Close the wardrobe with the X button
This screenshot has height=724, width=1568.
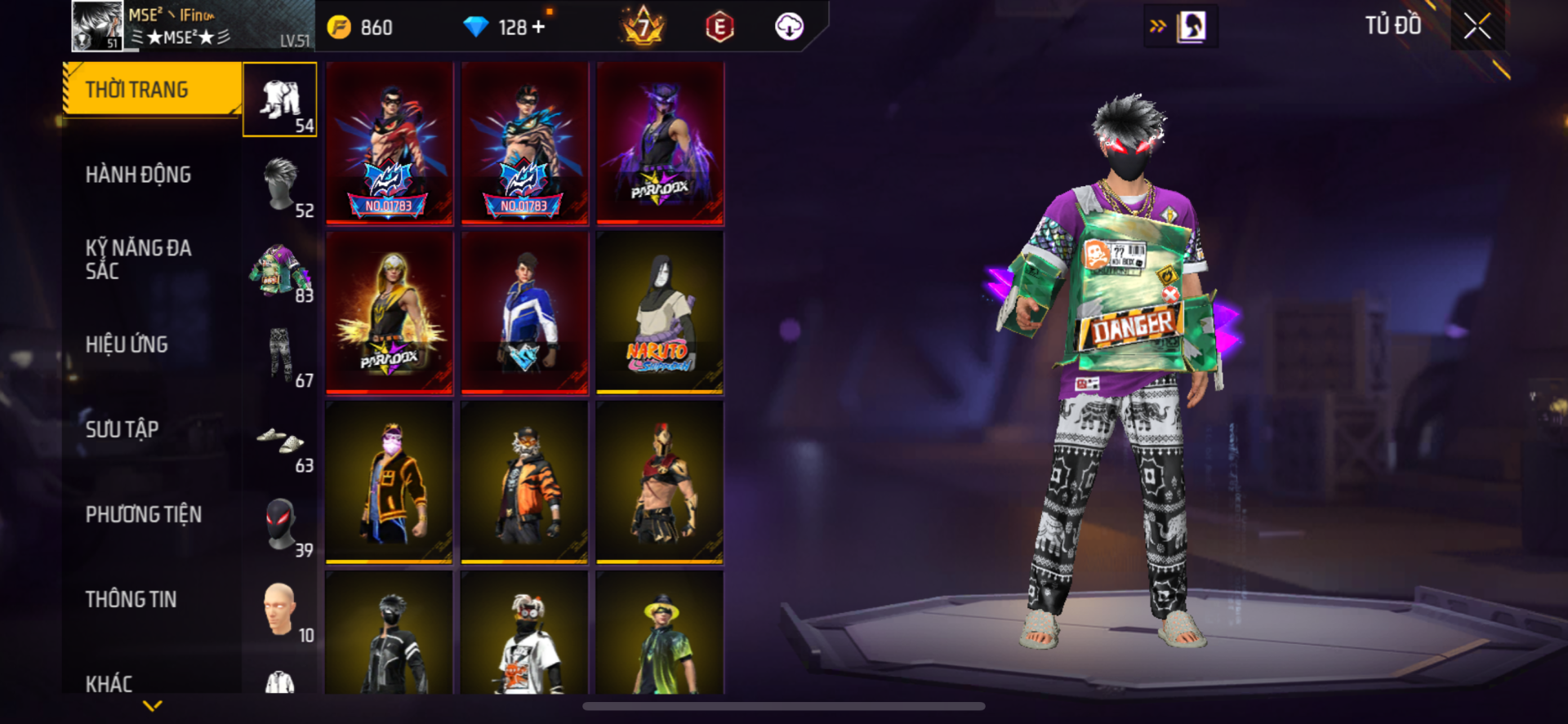point(1477,26)
